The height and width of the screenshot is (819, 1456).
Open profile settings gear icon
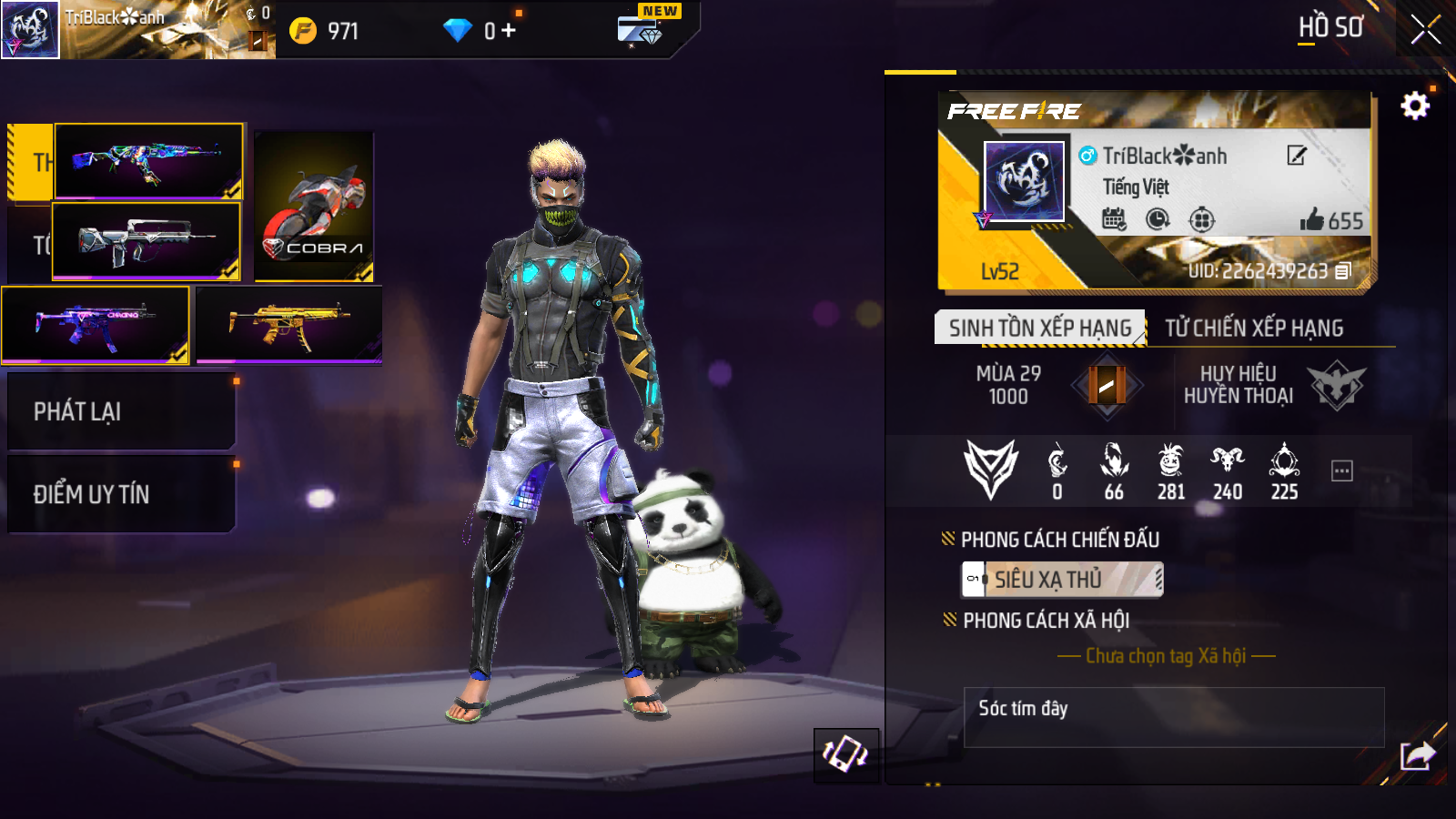[1414, 106]
